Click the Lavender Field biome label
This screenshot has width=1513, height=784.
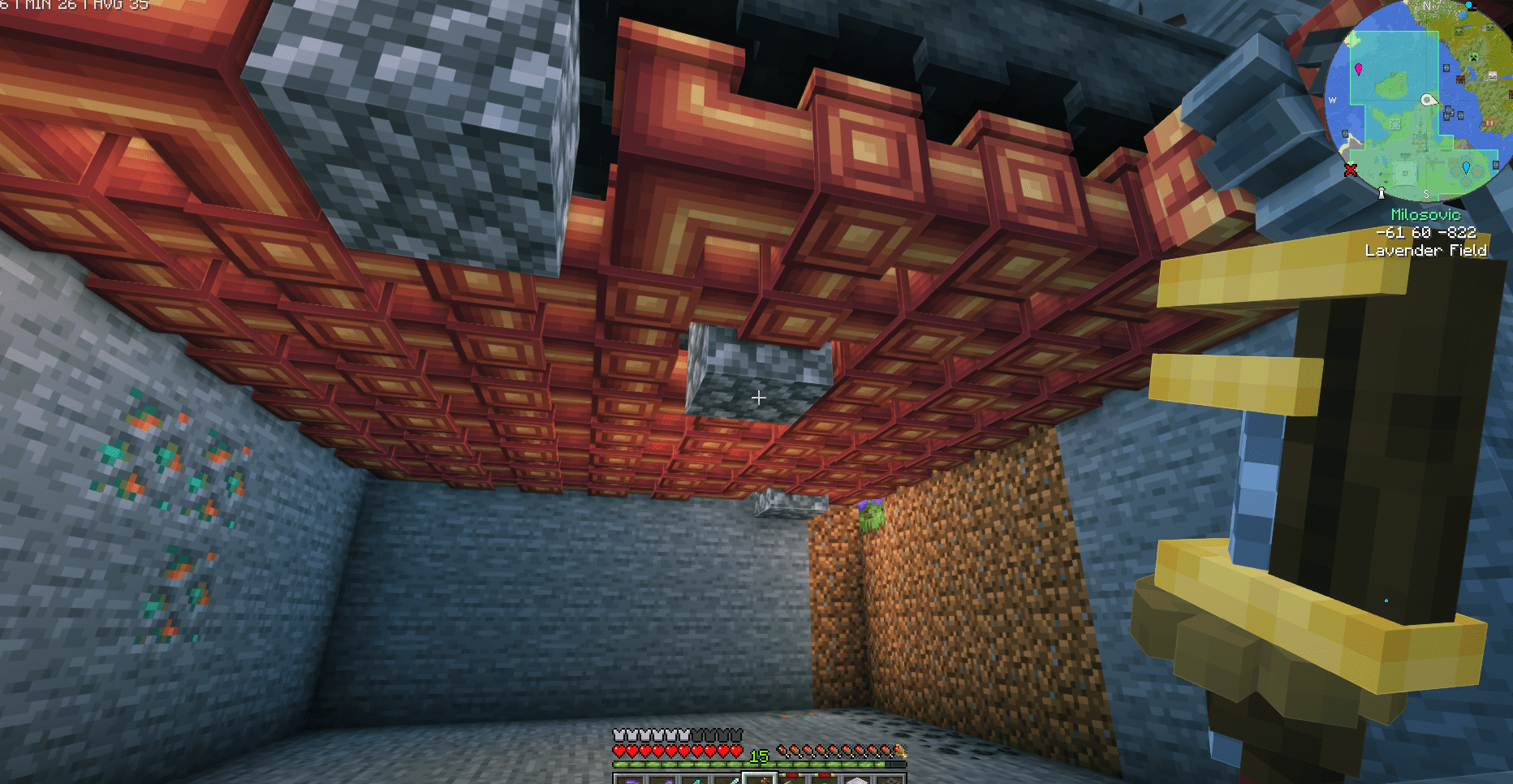1426,251
